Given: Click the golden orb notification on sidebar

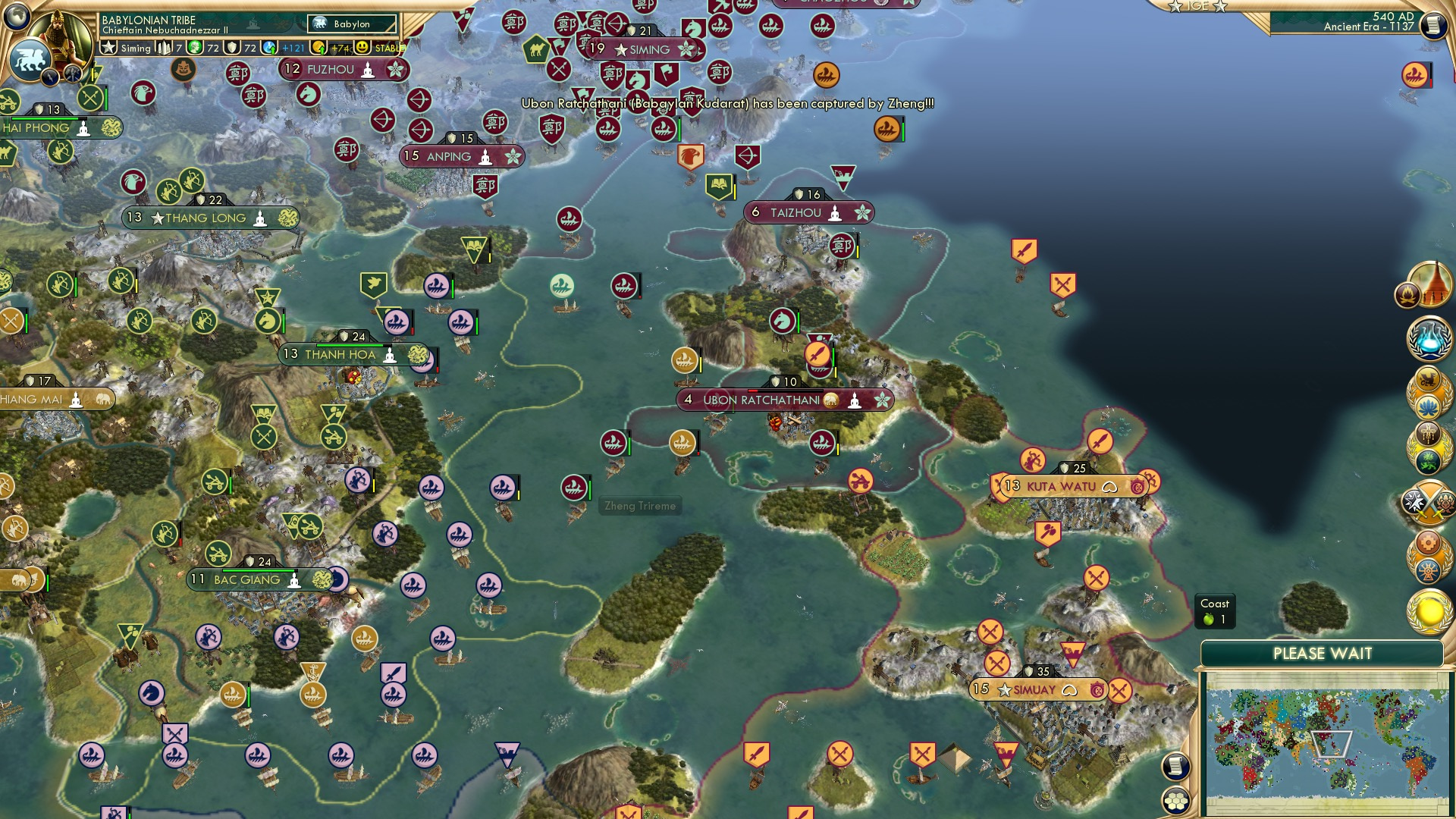Looking at the screenshot, I should 1429,610.
